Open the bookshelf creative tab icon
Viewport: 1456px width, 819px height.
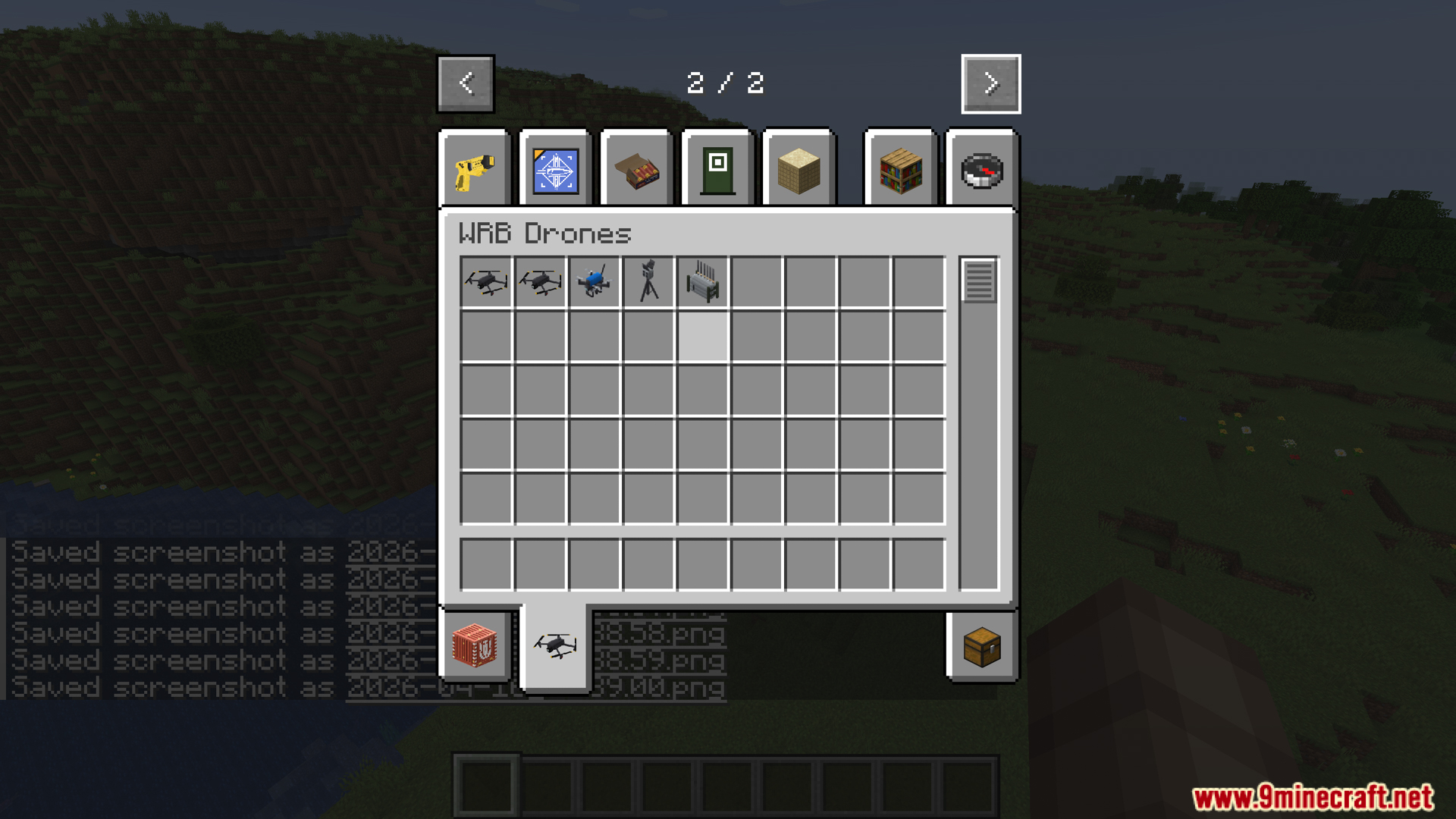(x=900, y=168)
